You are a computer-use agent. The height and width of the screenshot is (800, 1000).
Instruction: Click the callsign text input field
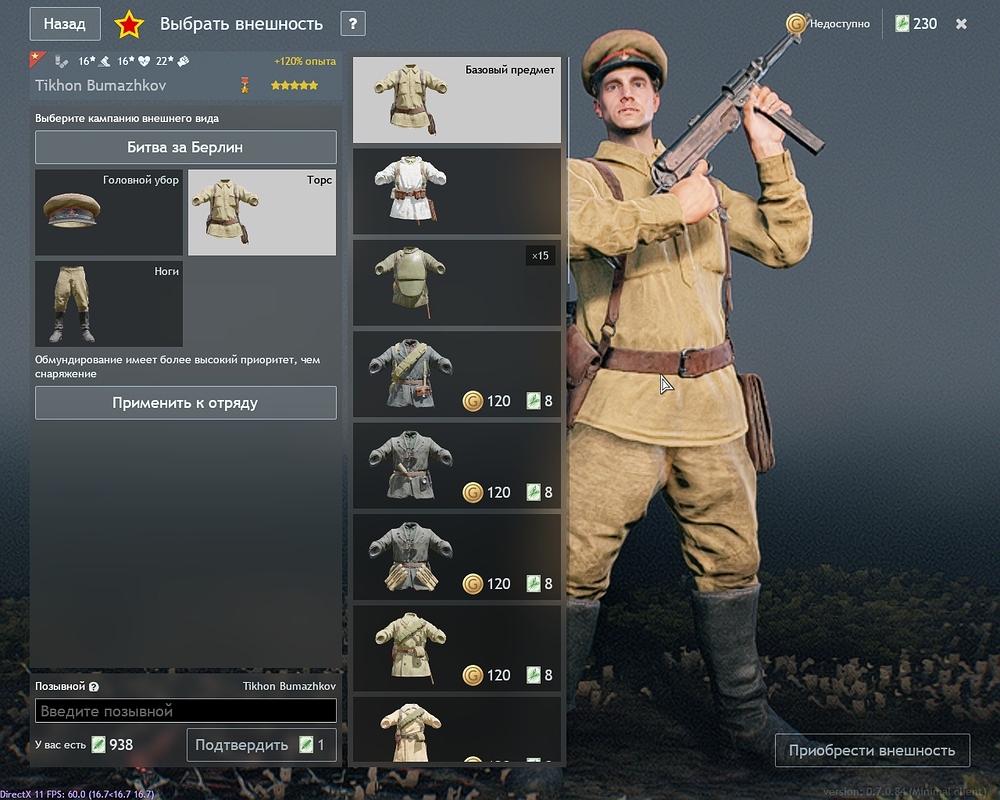tap(186, 711)
